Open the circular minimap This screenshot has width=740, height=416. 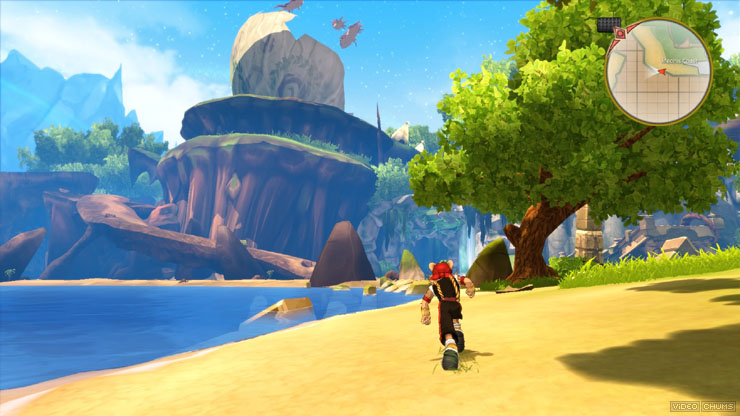[658, 71]
